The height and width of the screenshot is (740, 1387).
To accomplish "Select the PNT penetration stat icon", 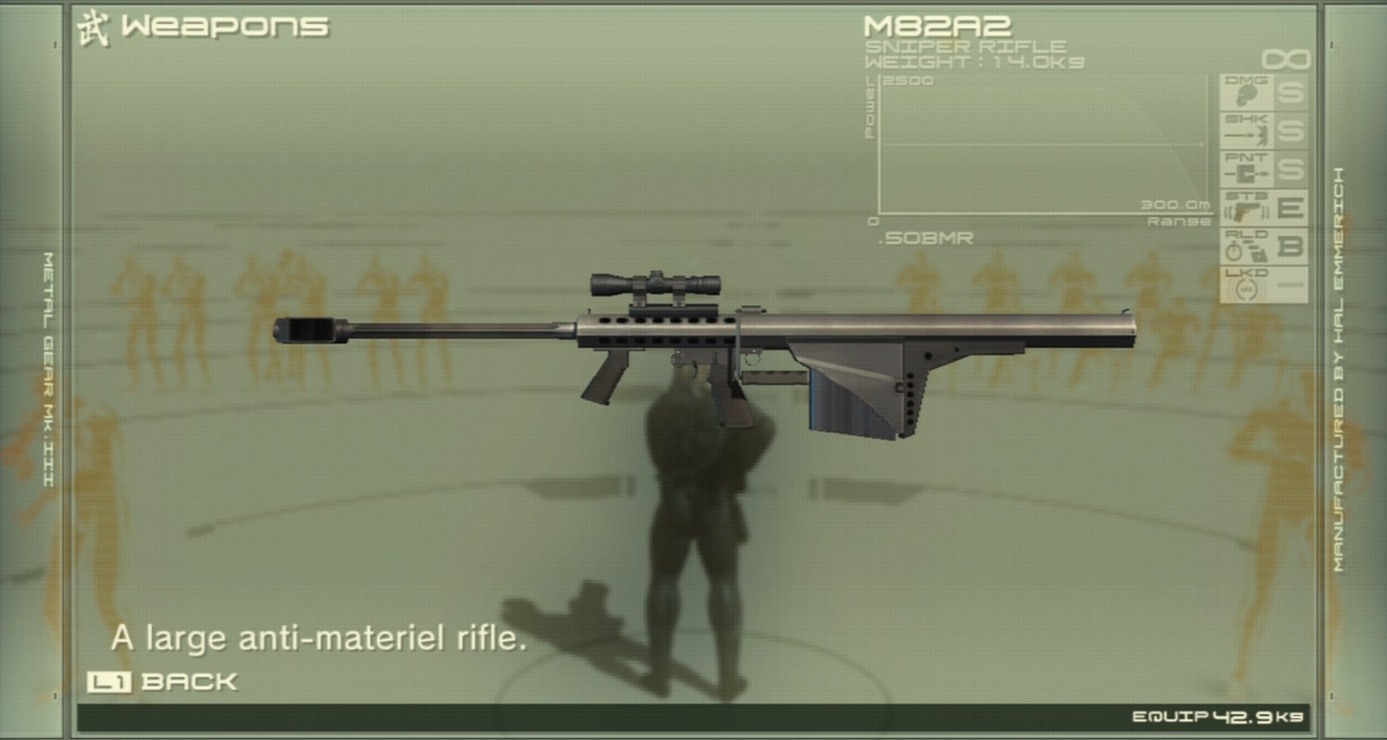I will [1246, 170].
